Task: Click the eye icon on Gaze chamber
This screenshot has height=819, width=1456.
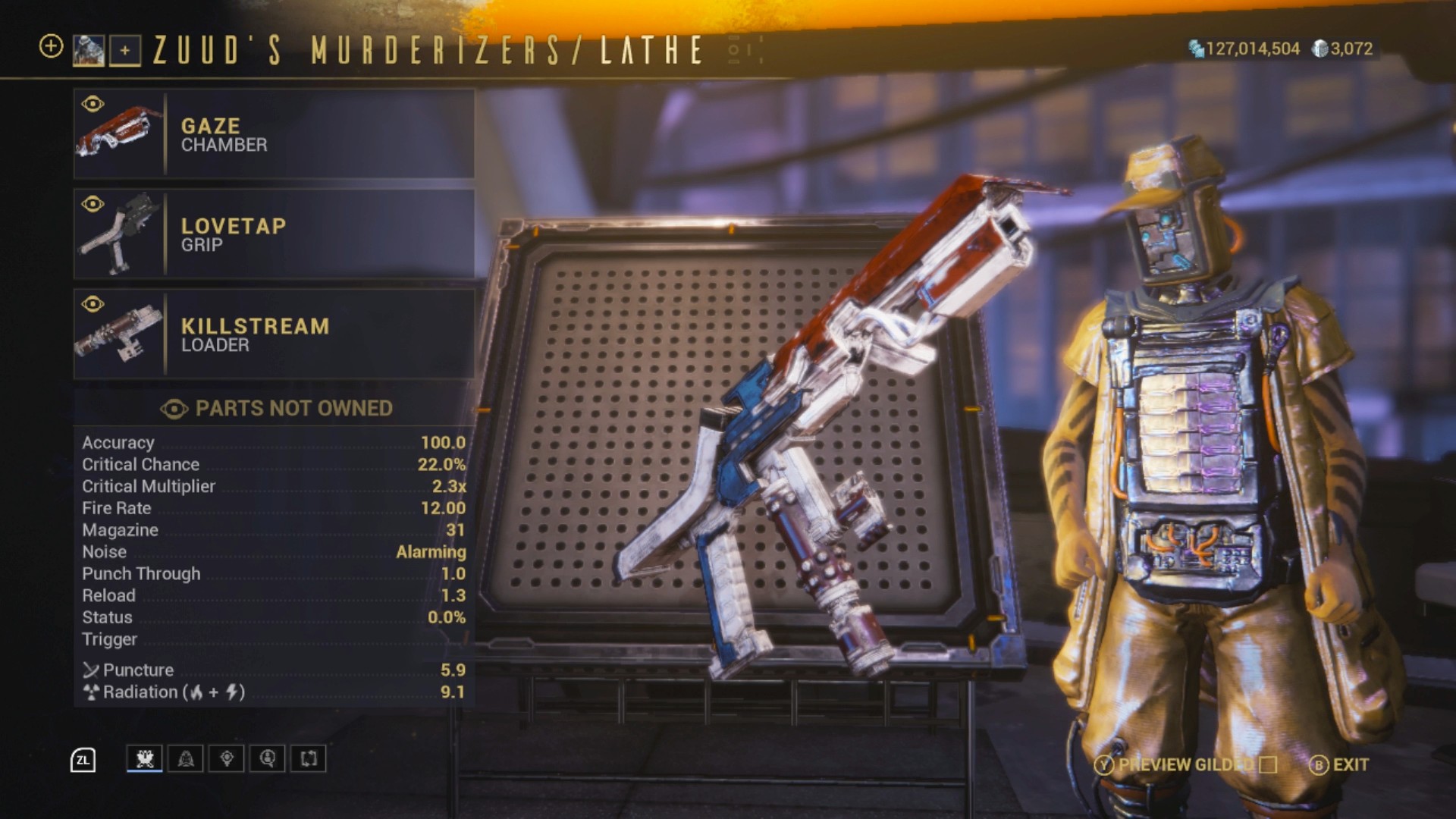Action: tap(93, 104)
